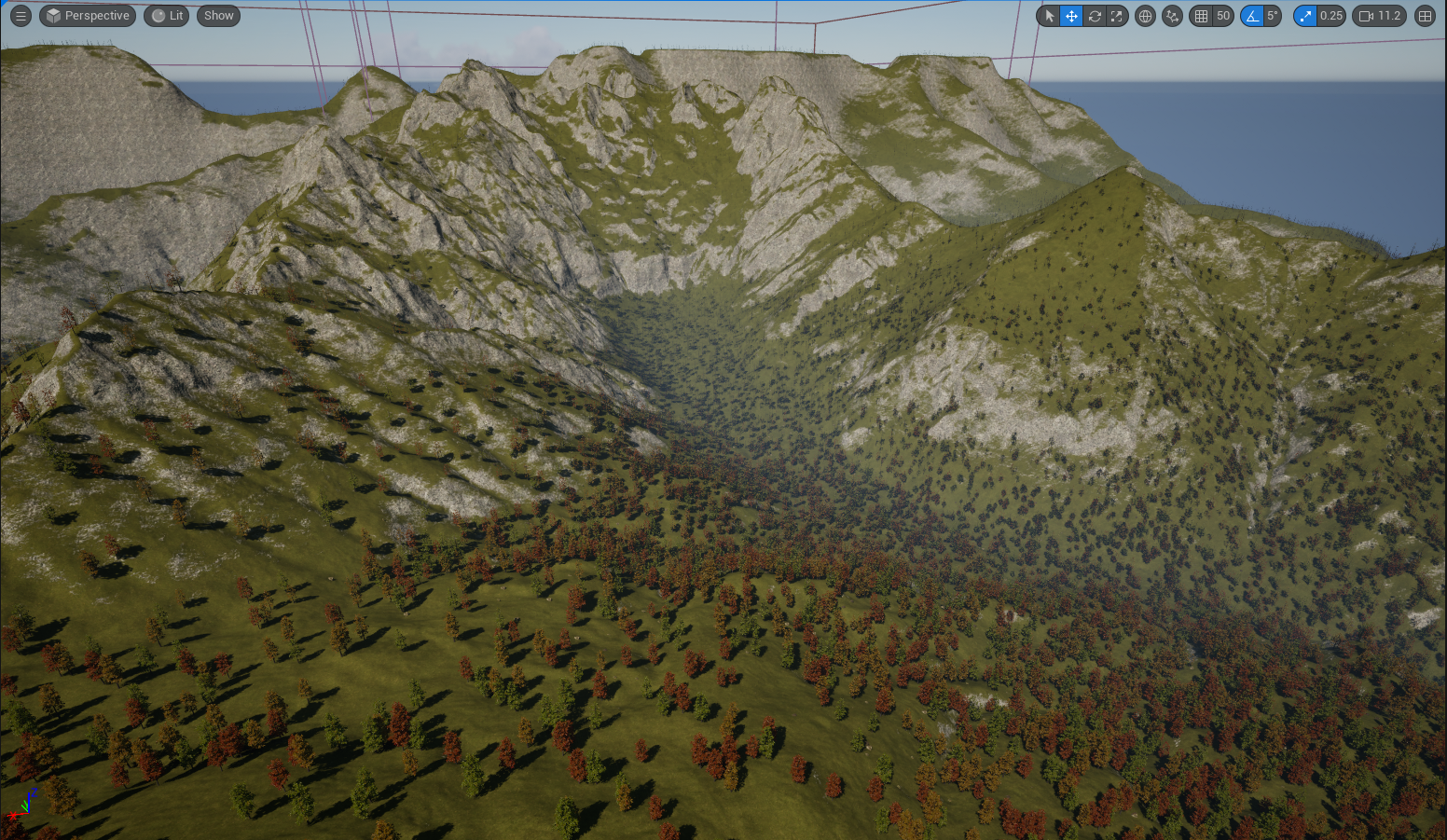Choose the translate move tool
Image resolution: width=1447 pixels, height=840 pixels.
click(1071, 16)
